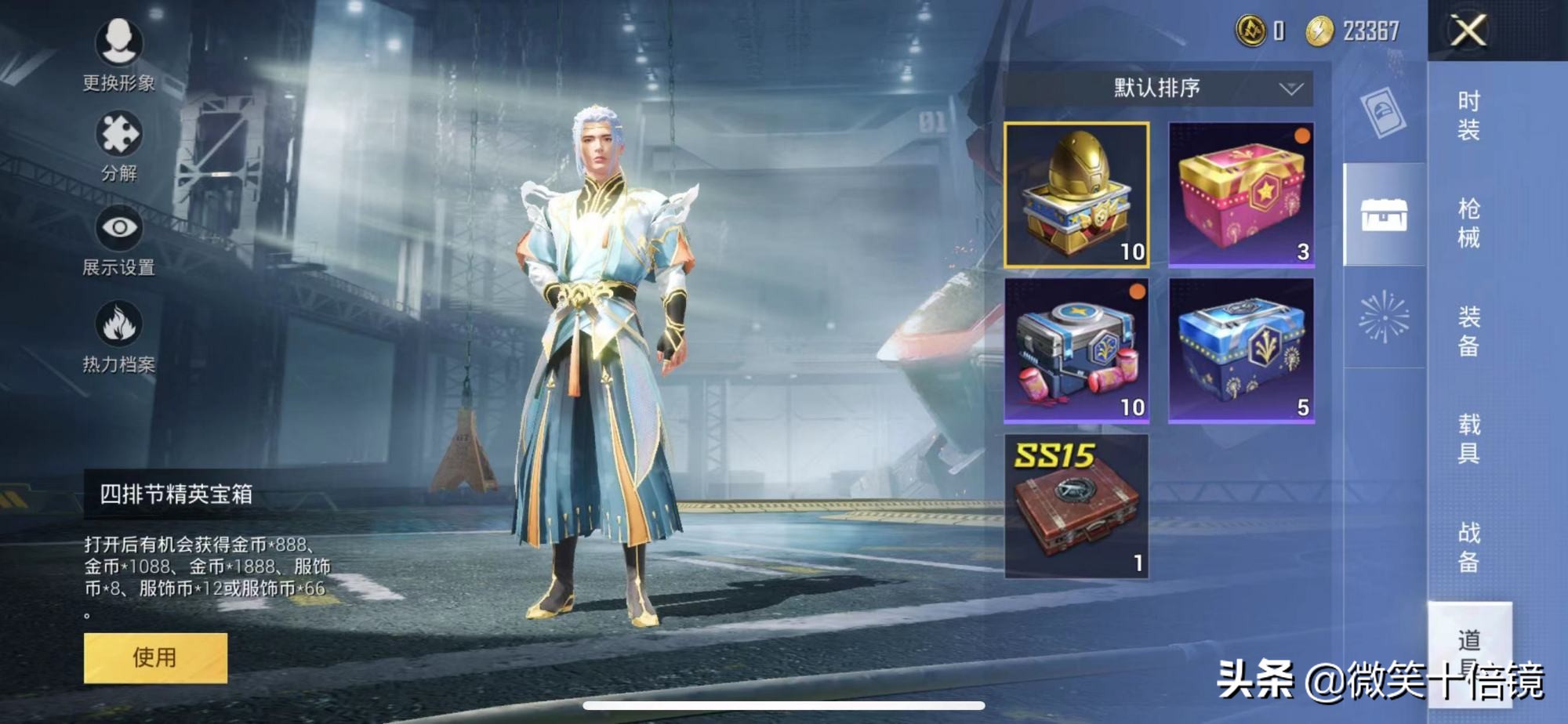Choose the pink star gift box
The image size is (1568, 724).
click(x=1241, y=195)
